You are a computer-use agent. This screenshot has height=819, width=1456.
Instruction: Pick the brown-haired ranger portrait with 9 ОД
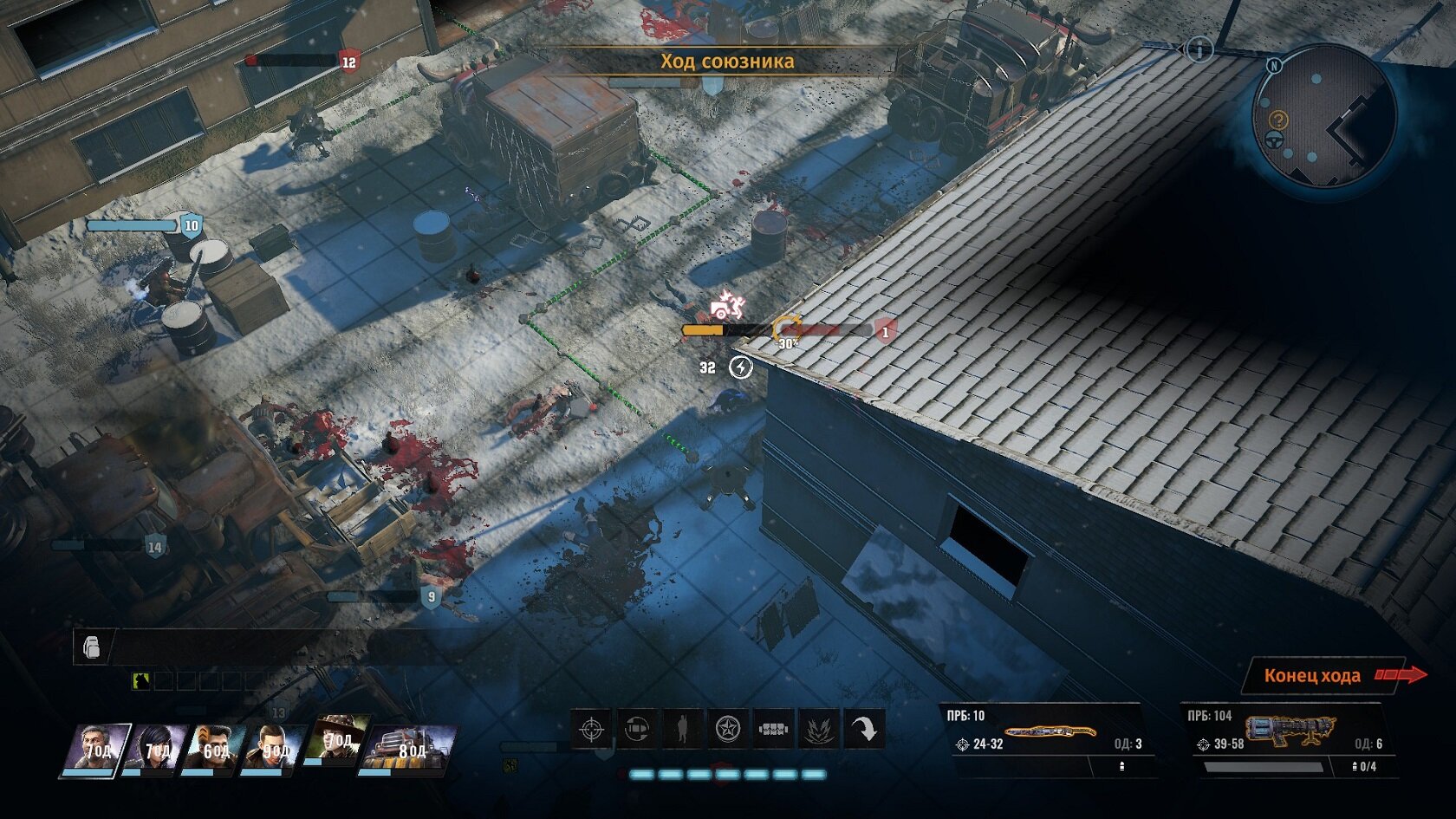pos(272,749)
